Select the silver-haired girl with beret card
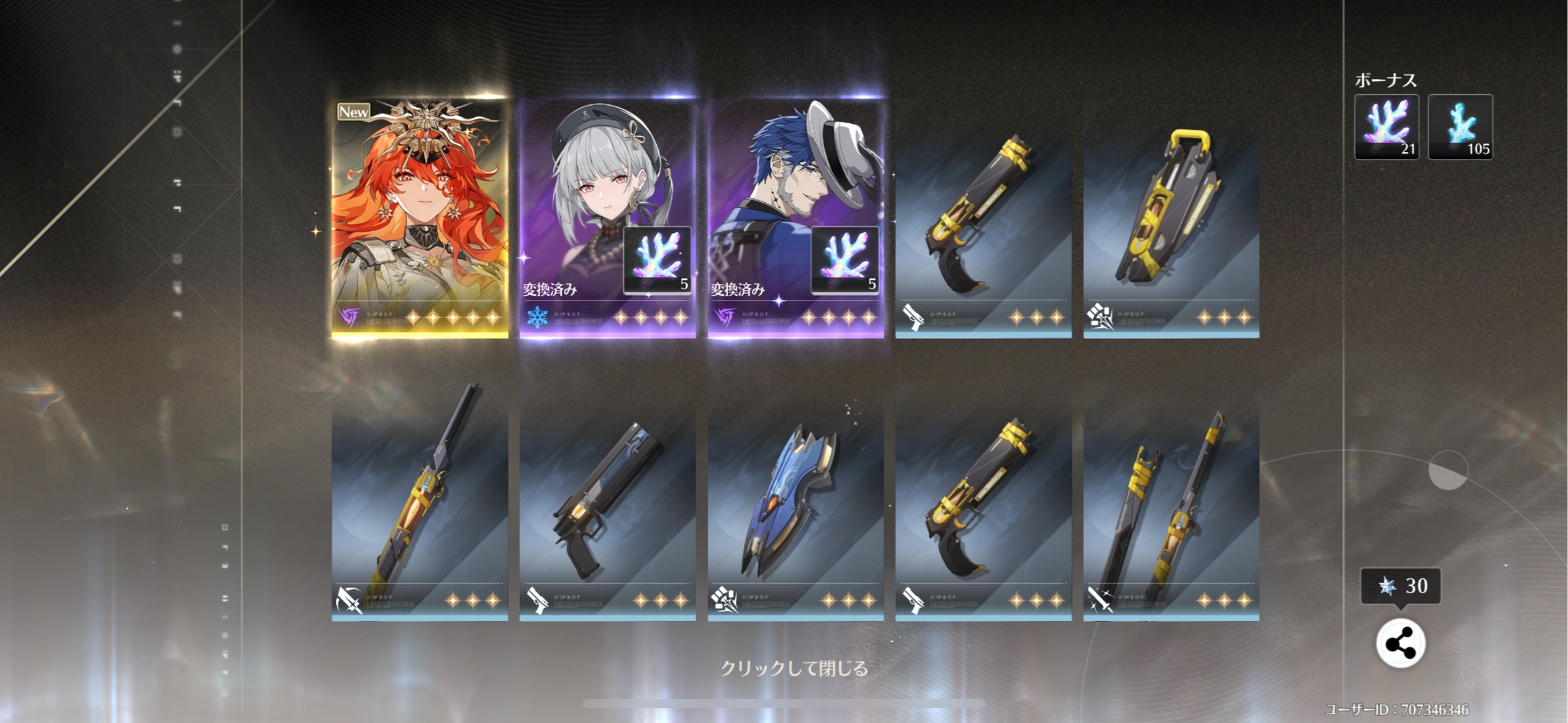 coord(607,218)
